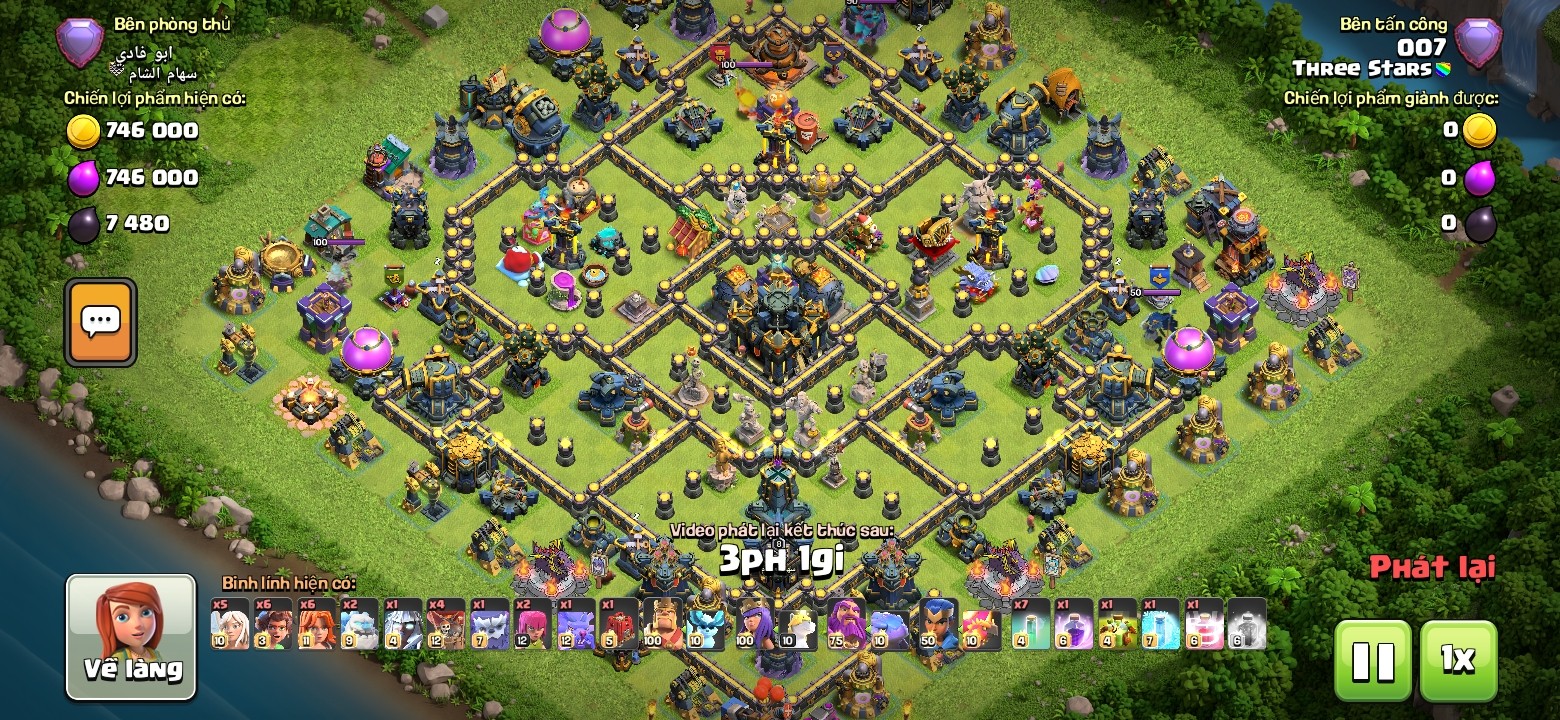The image size is (1560, 720).
Task: Select the skeleton Balloon troop slot
Action: [446, 625]
